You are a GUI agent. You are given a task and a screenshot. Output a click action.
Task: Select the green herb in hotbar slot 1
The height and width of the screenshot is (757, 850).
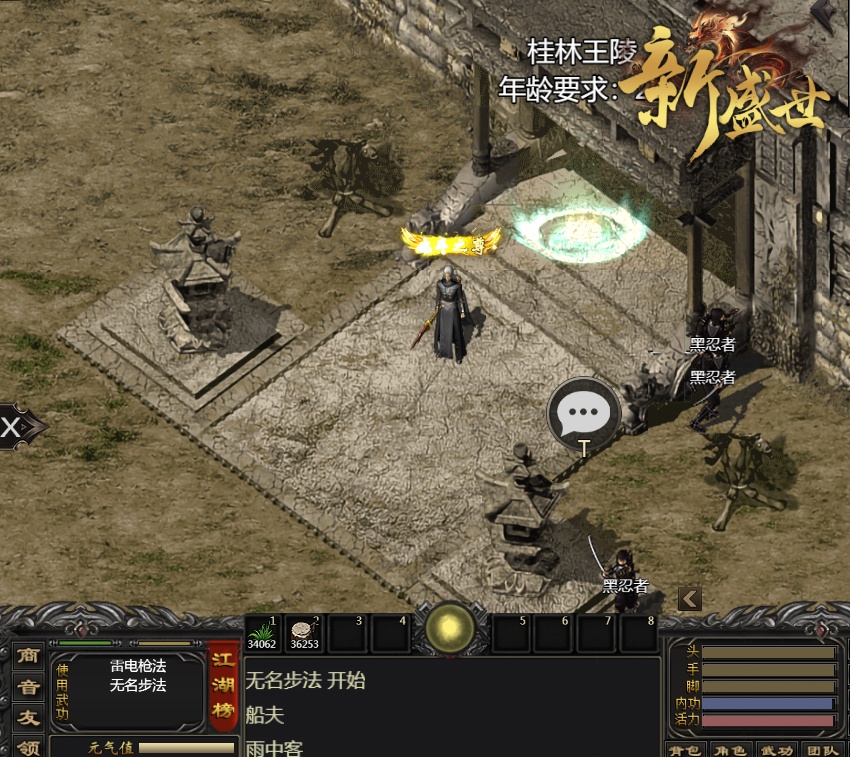(264, 633)
